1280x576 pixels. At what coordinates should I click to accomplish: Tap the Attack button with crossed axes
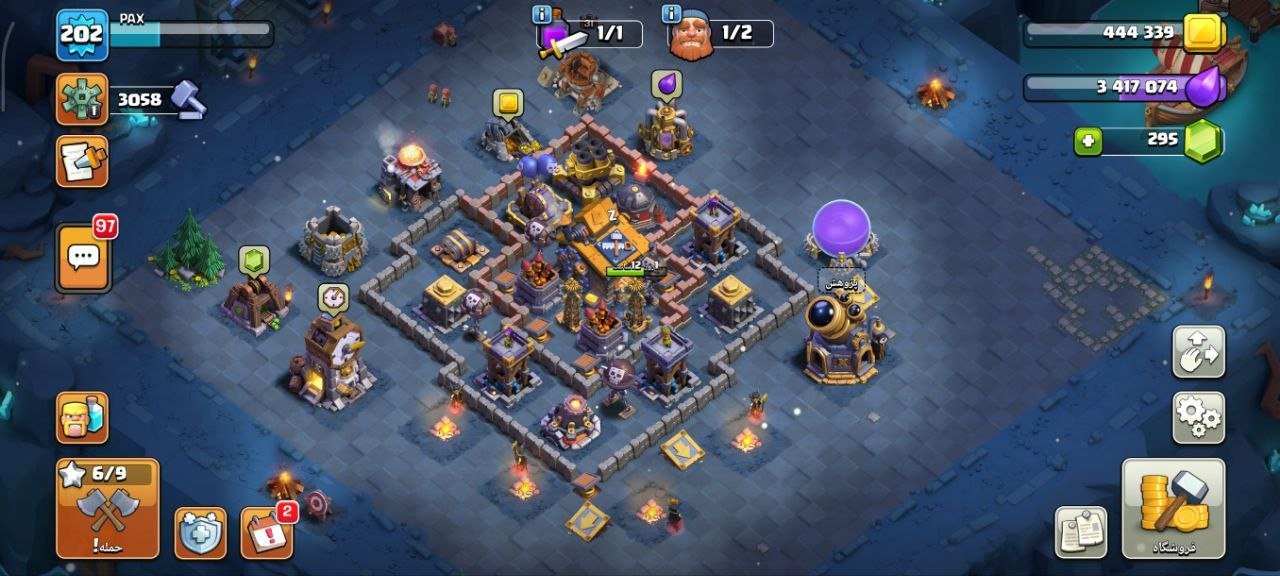pos(108,508)
